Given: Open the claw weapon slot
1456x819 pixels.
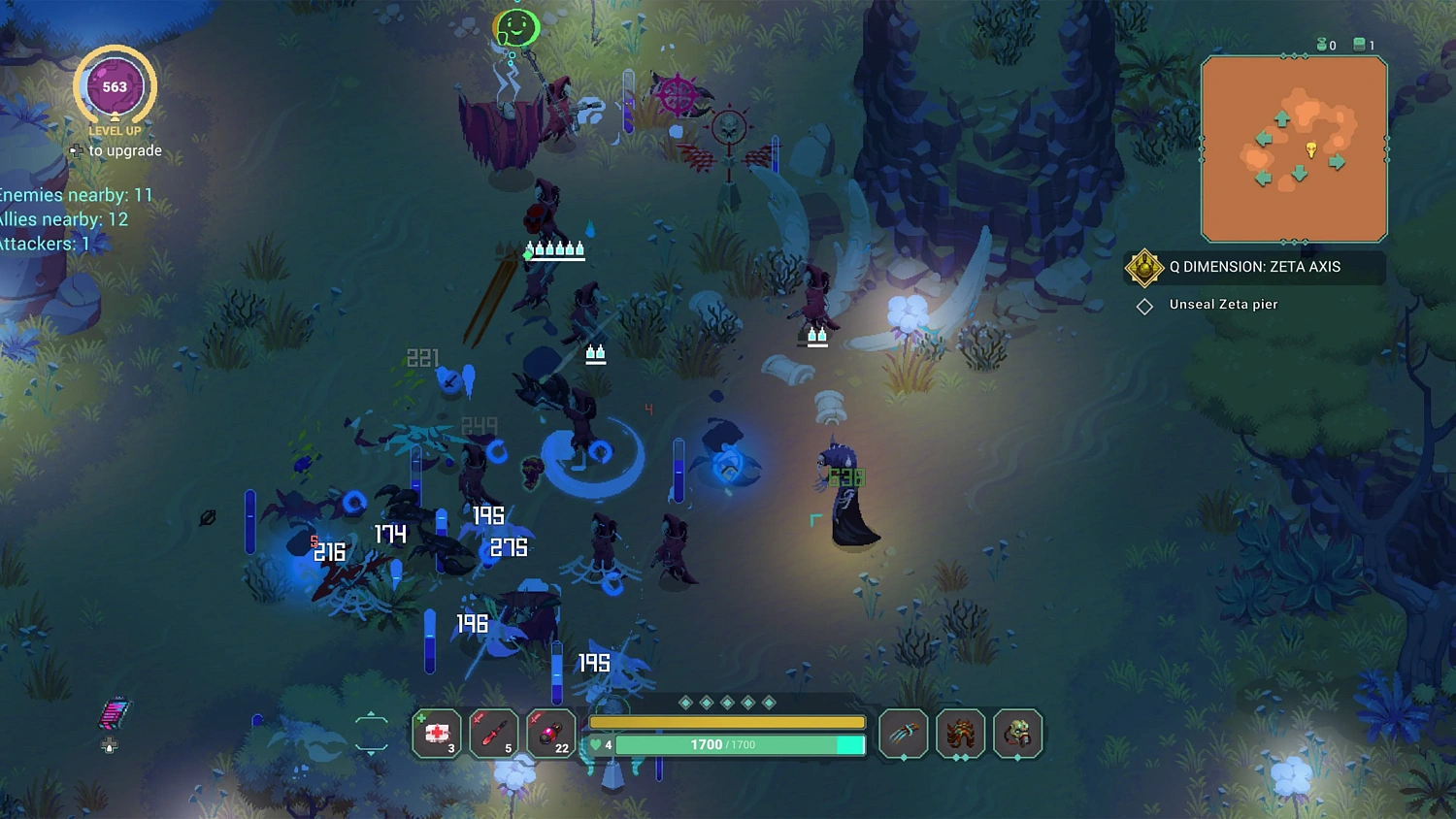Looking at the screenshot, I should pyautogui.click(x=902, y=734).
